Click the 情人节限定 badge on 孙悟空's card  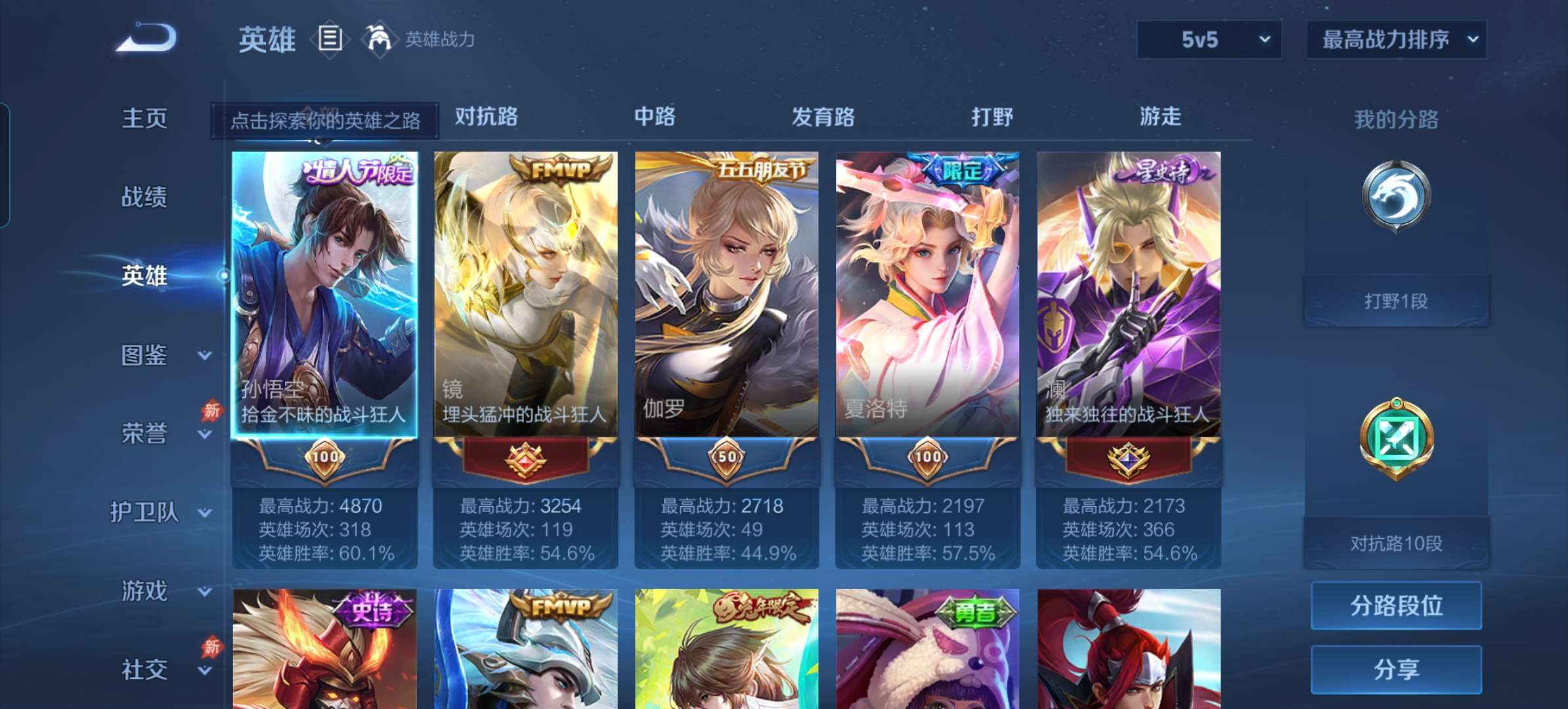point(358,171)
